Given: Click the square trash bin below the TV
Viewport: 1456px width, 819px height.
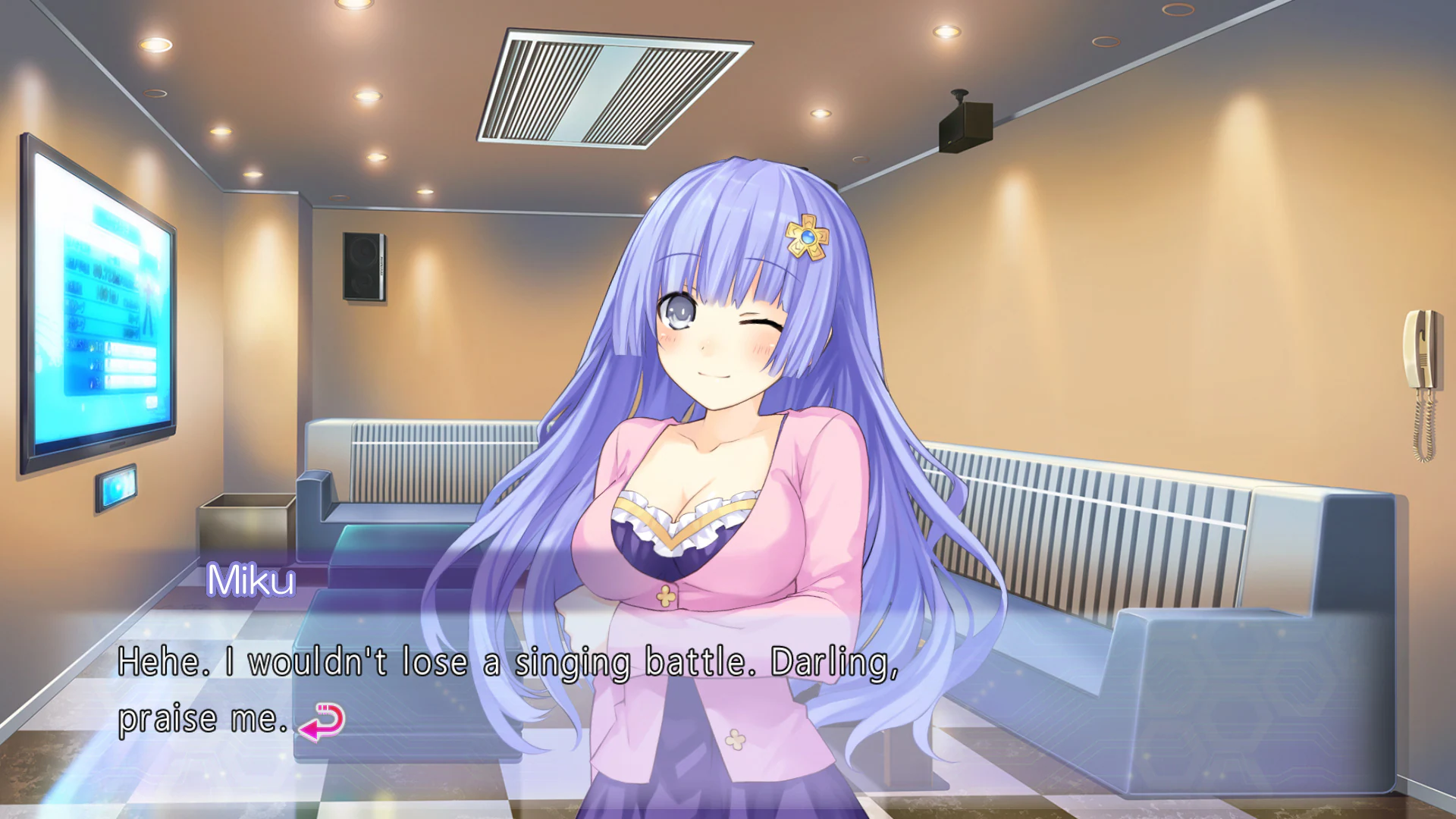Looking at the screenshot, I should 243,531.
